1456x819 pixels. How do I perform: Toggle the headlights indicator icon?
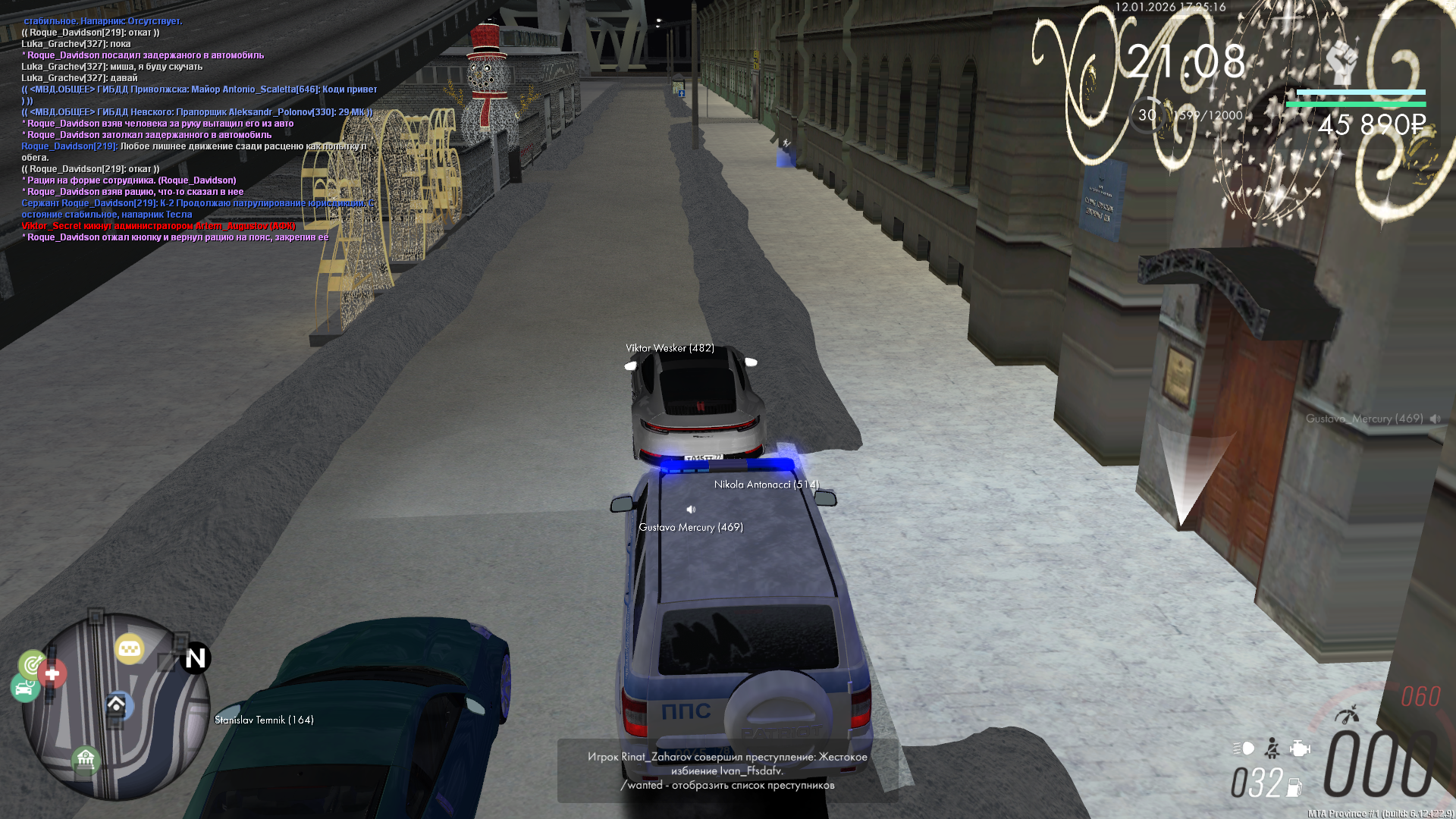(x=1244, y=748)
